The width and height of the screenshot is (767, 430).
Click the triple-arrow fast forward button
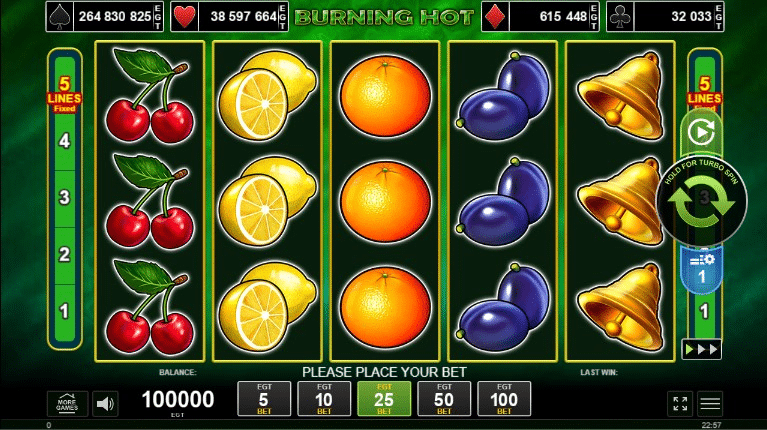pos(701,349)
